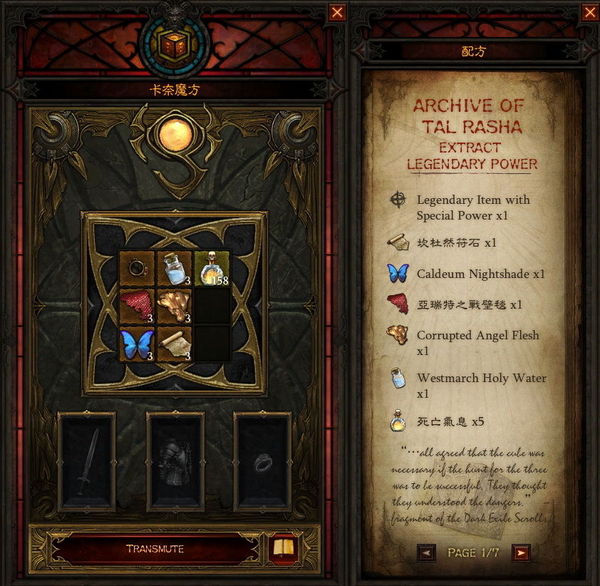Viewport: 600px width, 586px height.
Task: Open the jewelry ring power slot
Action: [x=262, y=461]
